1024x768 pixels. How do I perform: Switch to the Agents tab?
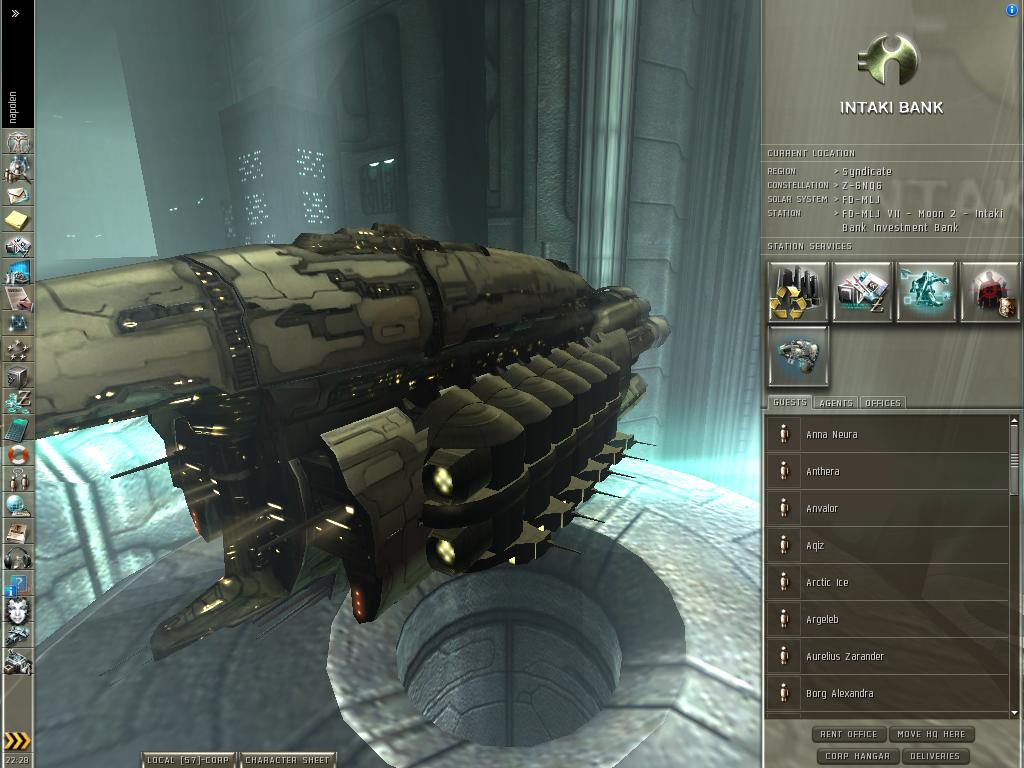(835, 403)
